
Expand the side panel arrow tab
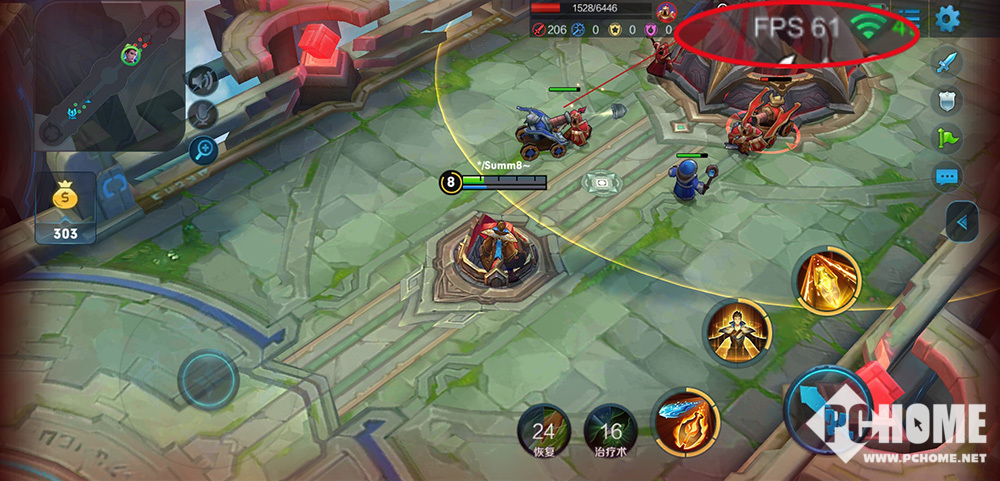(x=961, y=221)
